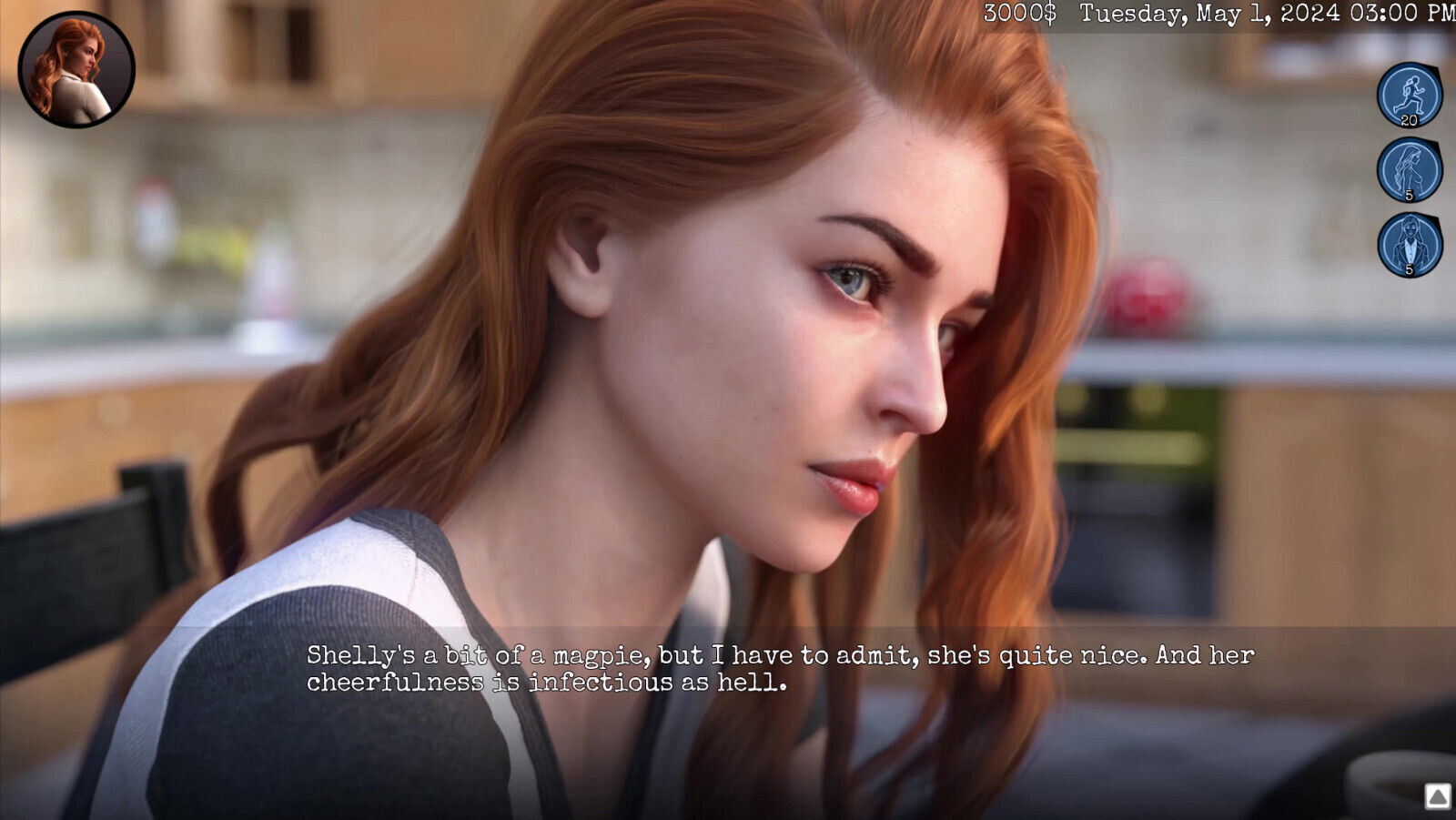
Task: Click the woman in suit stat icon
Action: click(1409, 245)
